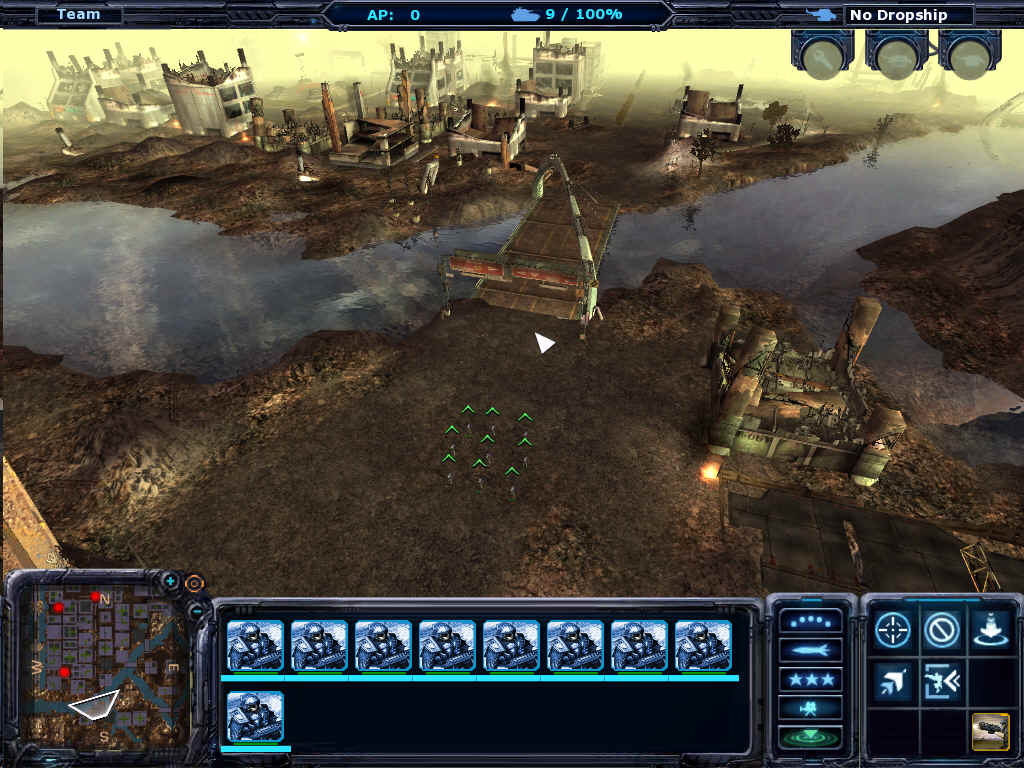The width and height of the screenshot is (1024, 768).
Task: Open the three-stars button
Action: [810, 681]
